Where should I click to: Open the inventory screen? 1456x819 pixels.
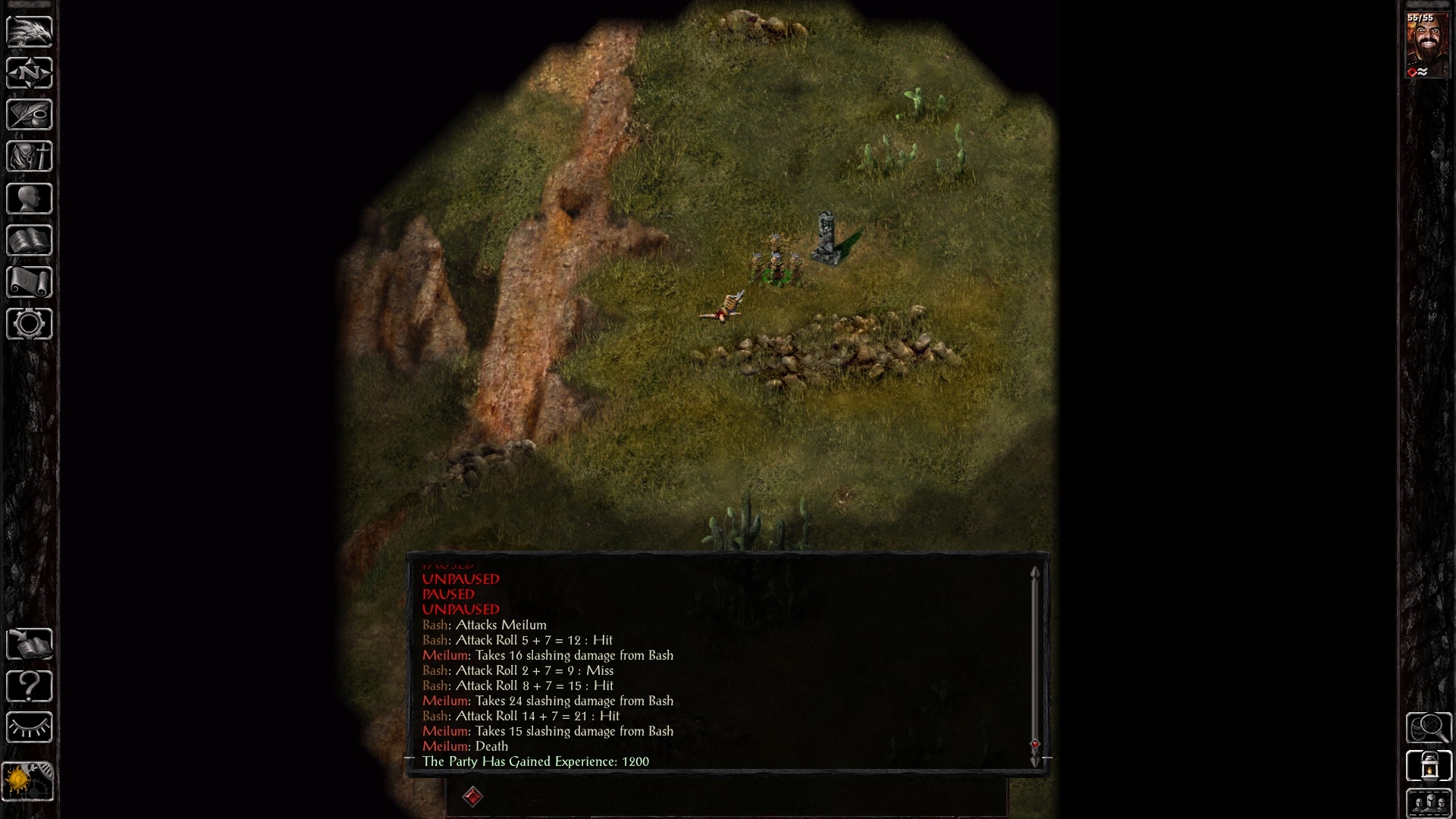point(30,156)
